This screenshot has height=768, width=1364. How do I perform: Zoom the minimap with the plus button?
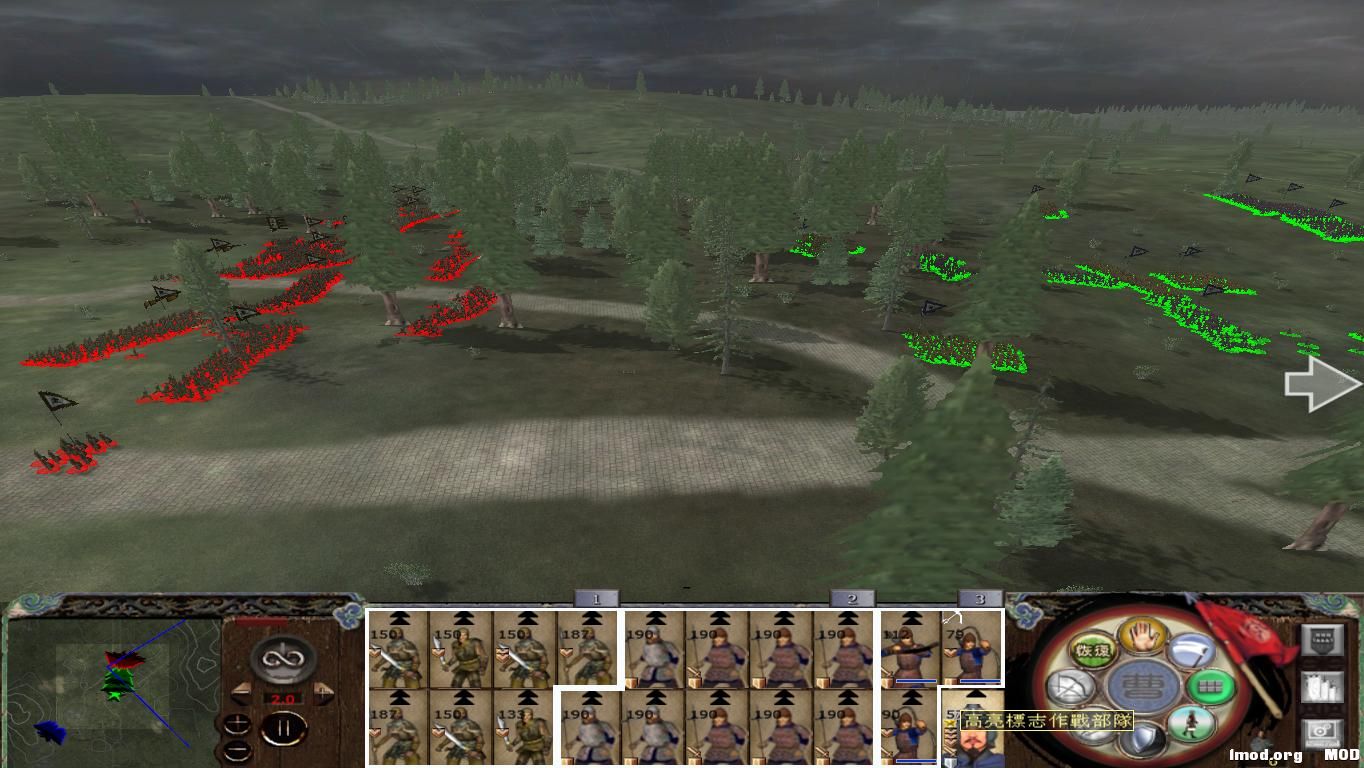click(237, 723)
